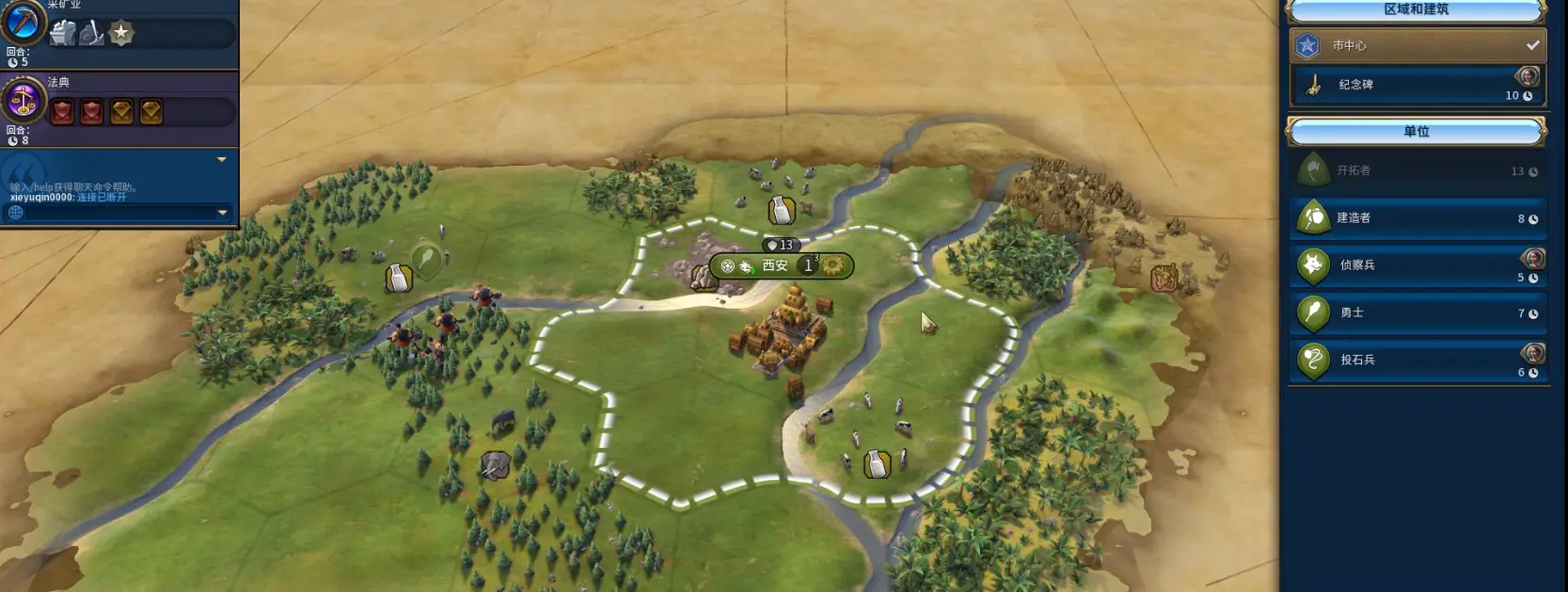Collapse the 单位 units section header

click(x=1416, y=132)
